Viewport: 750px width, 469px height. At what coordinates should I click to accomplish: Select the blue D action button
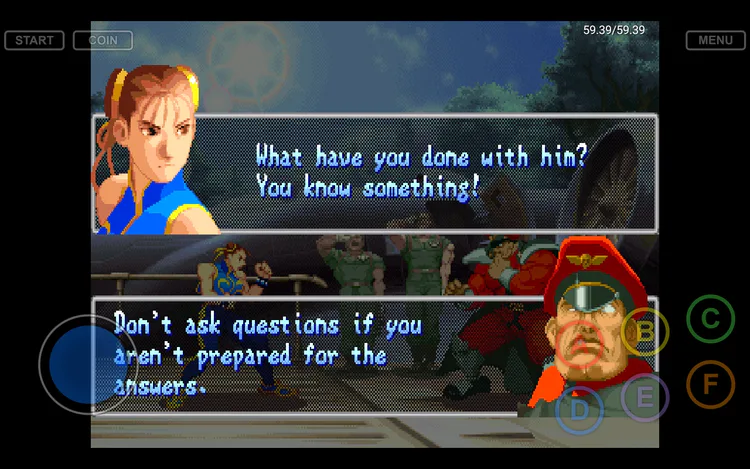(580, 408)
